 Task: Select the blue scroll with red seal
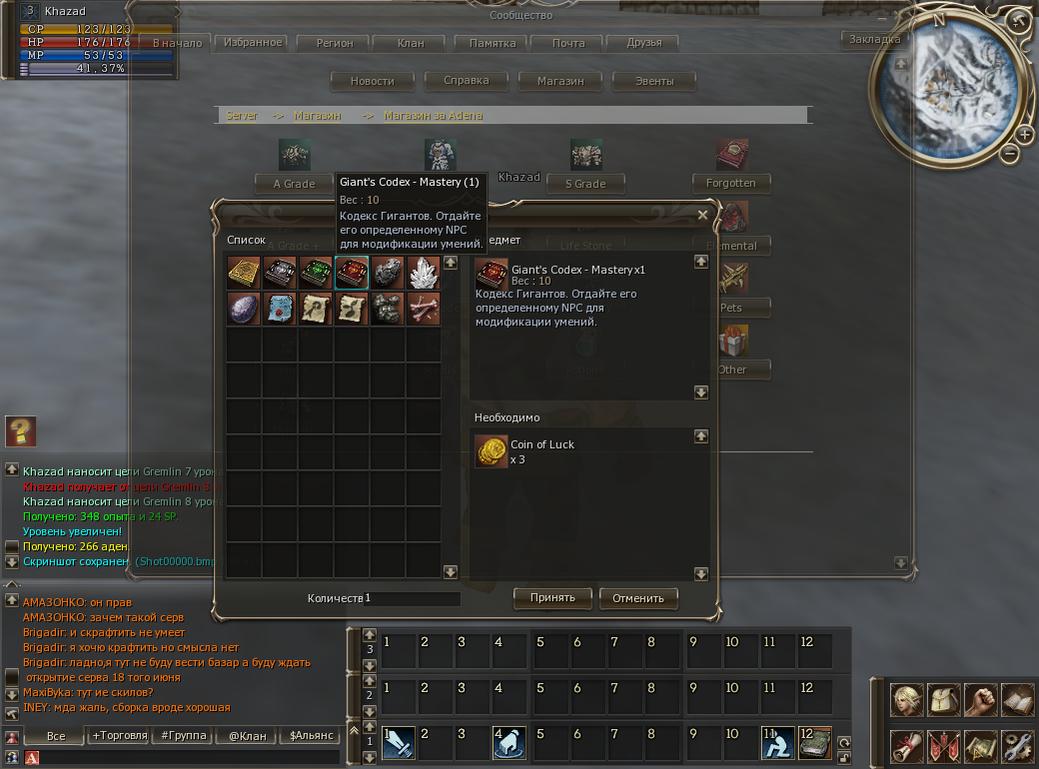pyautogui.click(x=280, y=308)
